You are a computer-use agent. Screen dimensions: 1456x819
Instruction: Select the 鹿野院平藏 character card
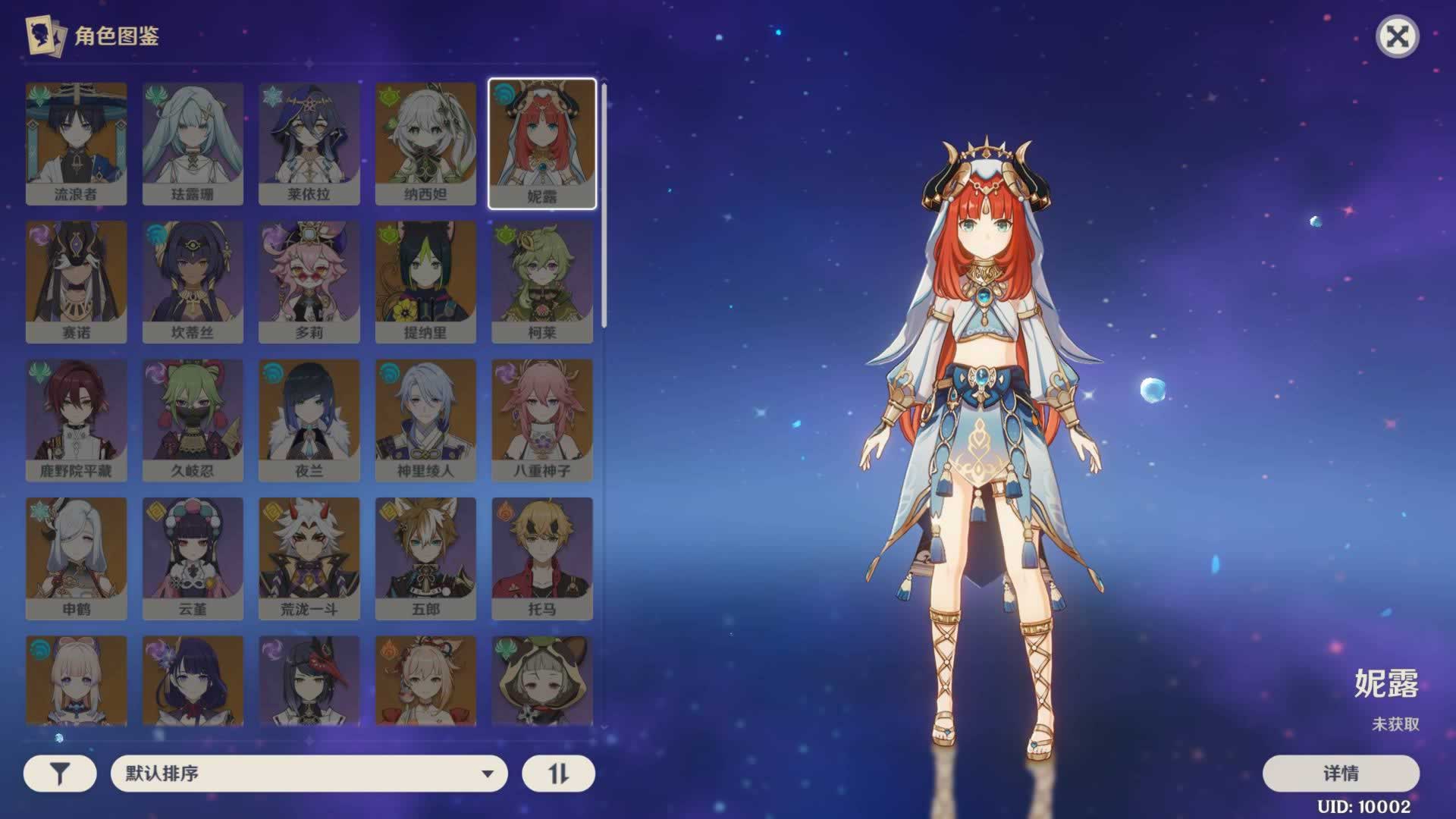point(76,420)
